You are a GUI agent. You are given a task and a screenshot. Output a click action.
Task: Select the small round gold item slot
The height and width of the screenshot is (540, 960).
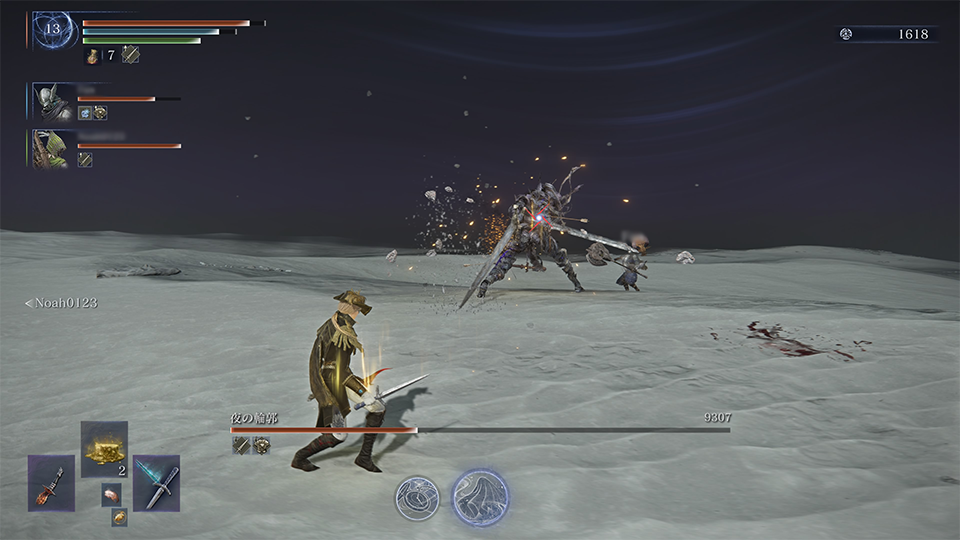click(119, 517)
